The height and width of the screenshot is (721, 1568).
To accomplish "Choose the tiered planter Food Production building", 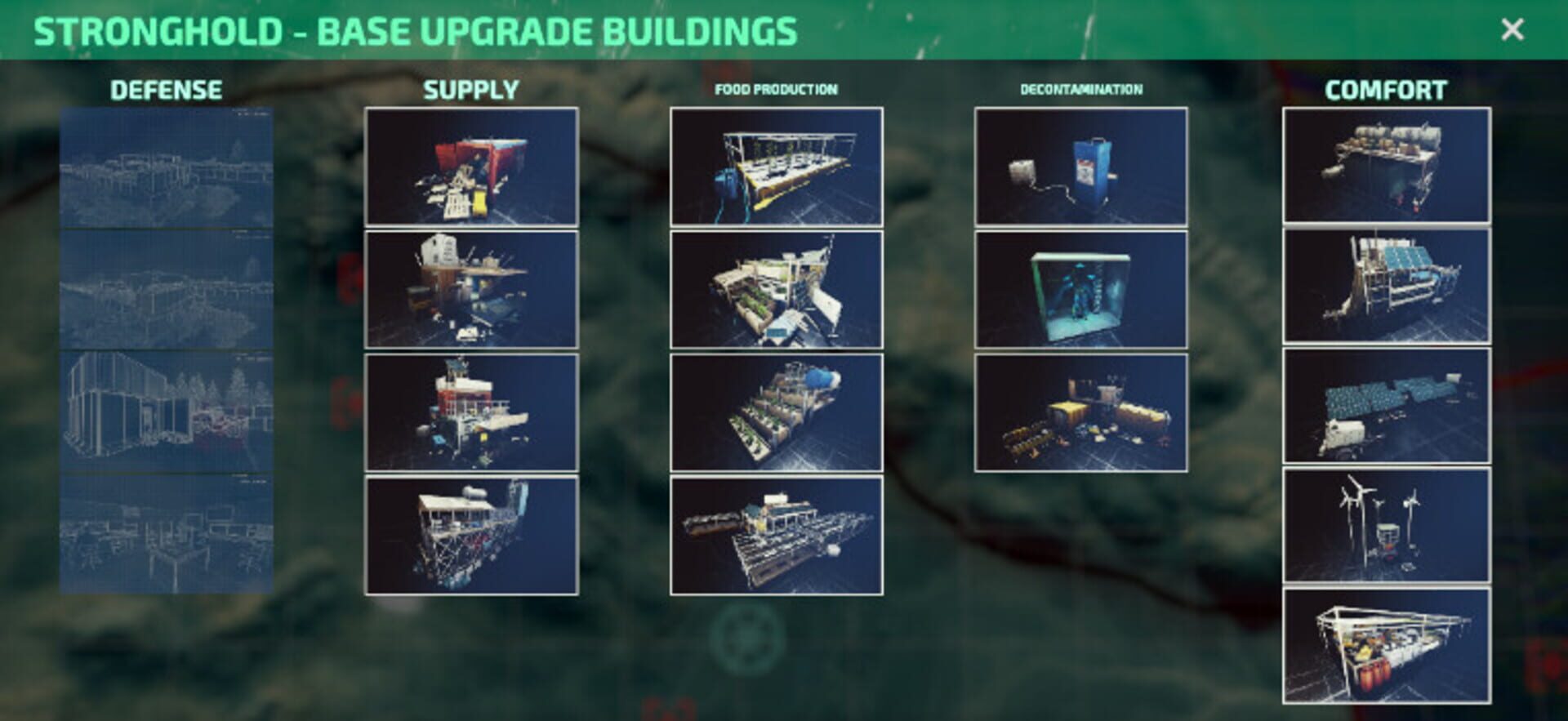I will click(x=778, y=411).
